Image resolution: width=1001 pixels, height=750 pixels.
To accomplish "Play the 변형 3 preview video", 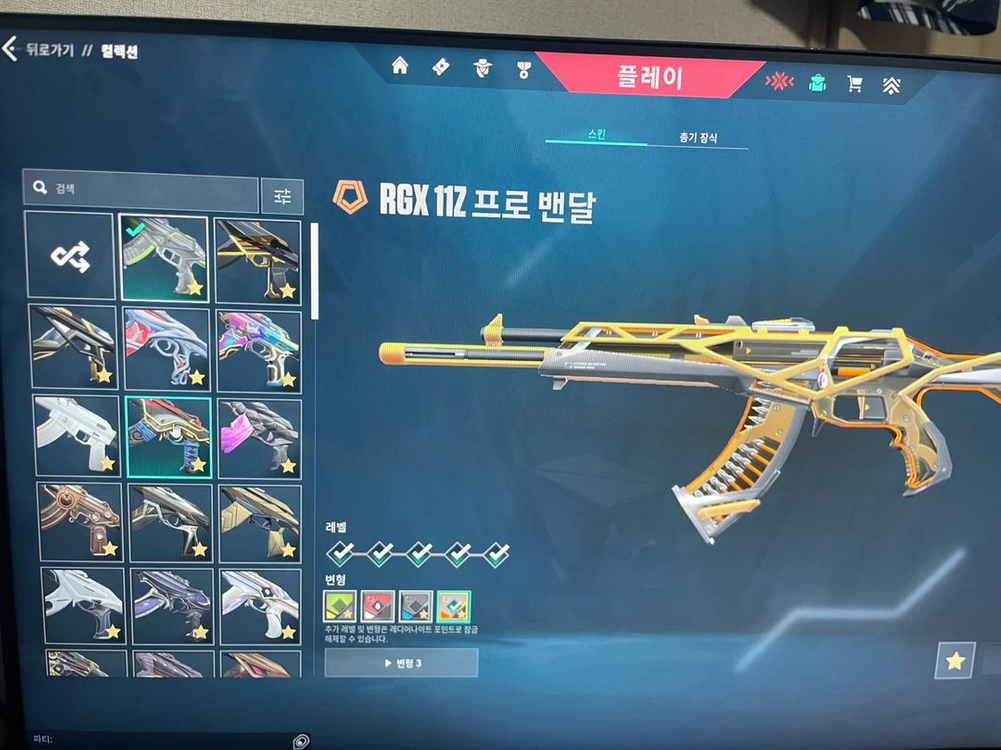I will pos(401,663).
